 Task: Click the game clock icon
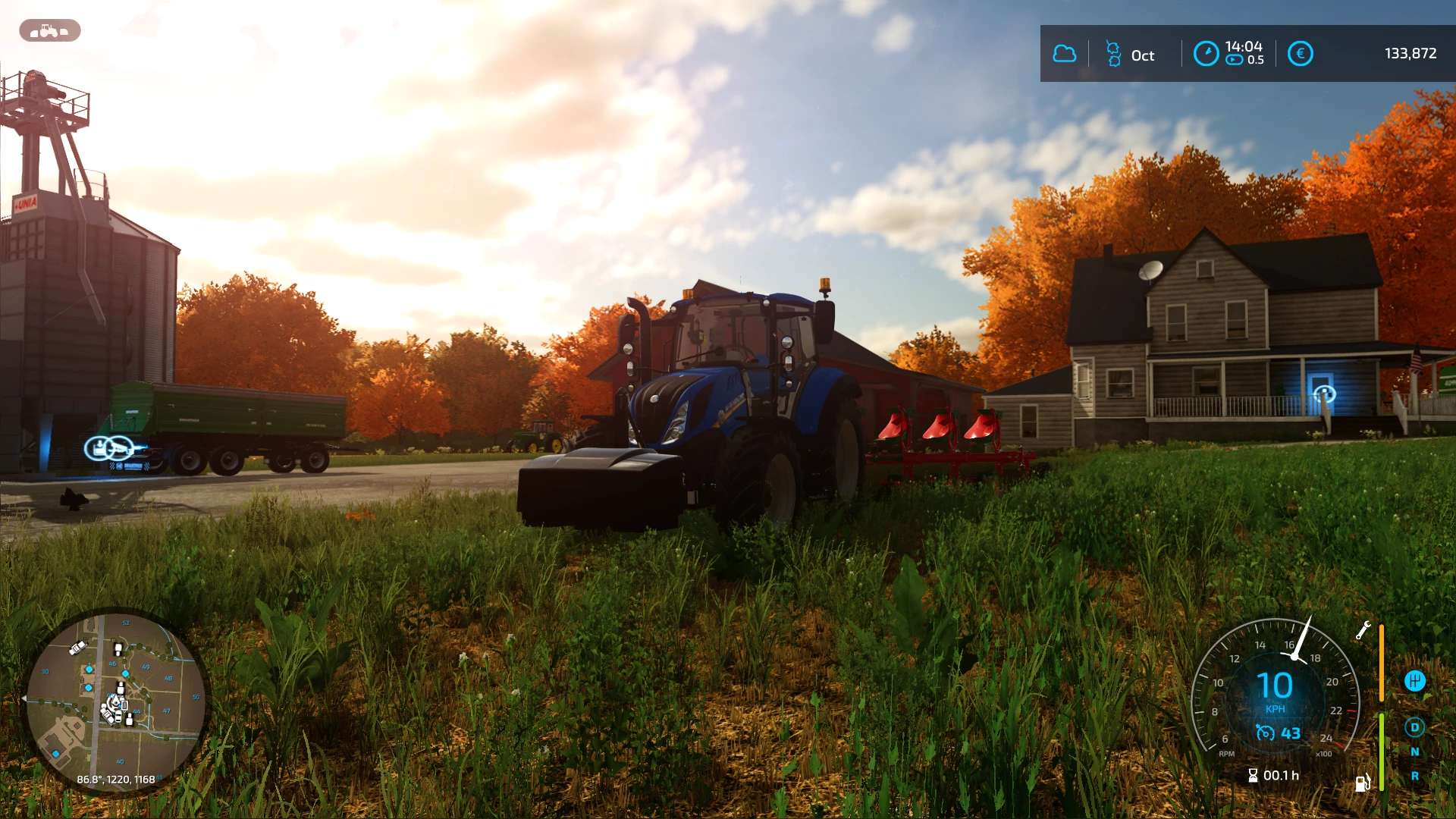[1206, 54]
